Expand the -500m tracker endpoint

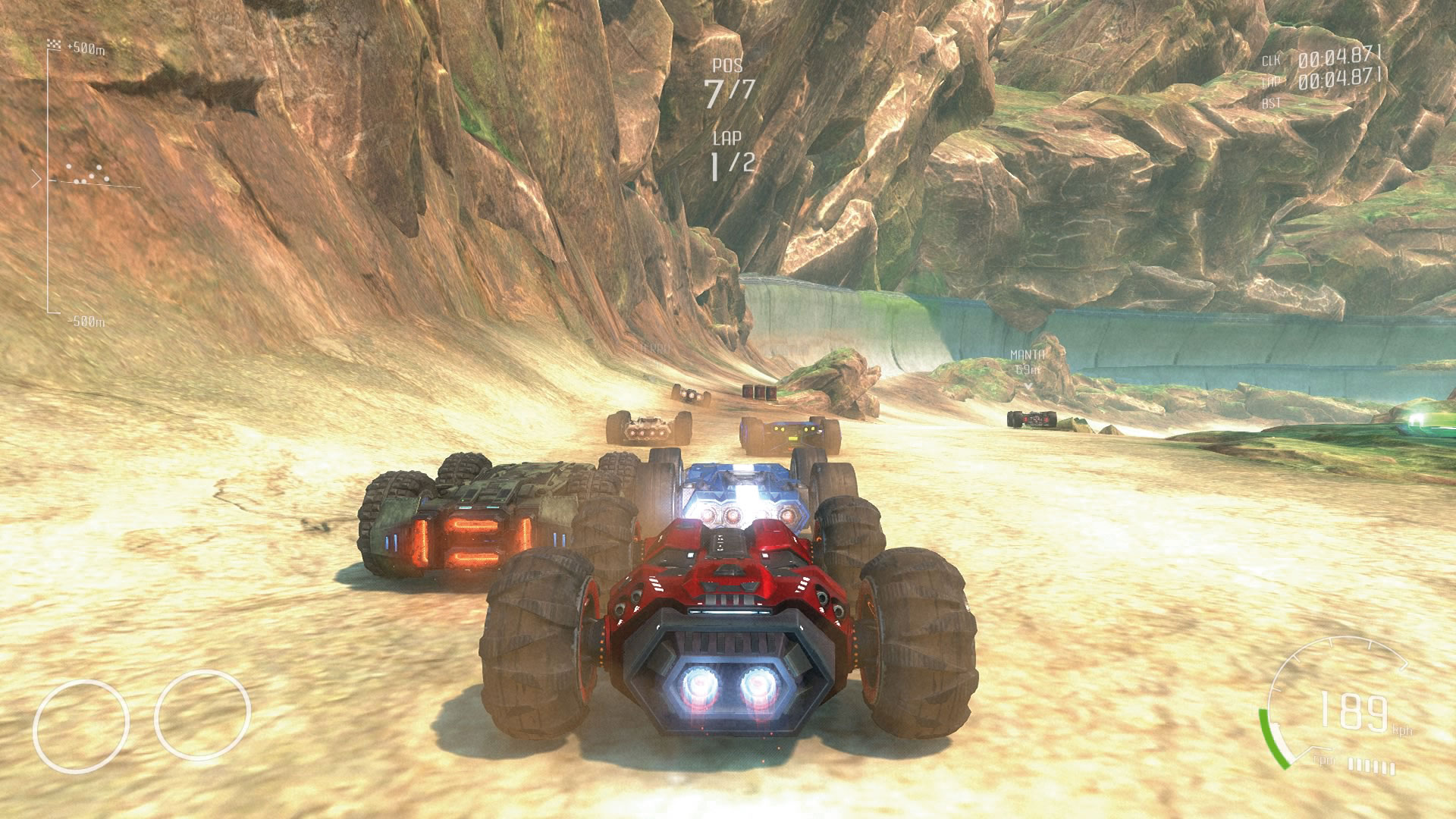(x=86, y=321)
